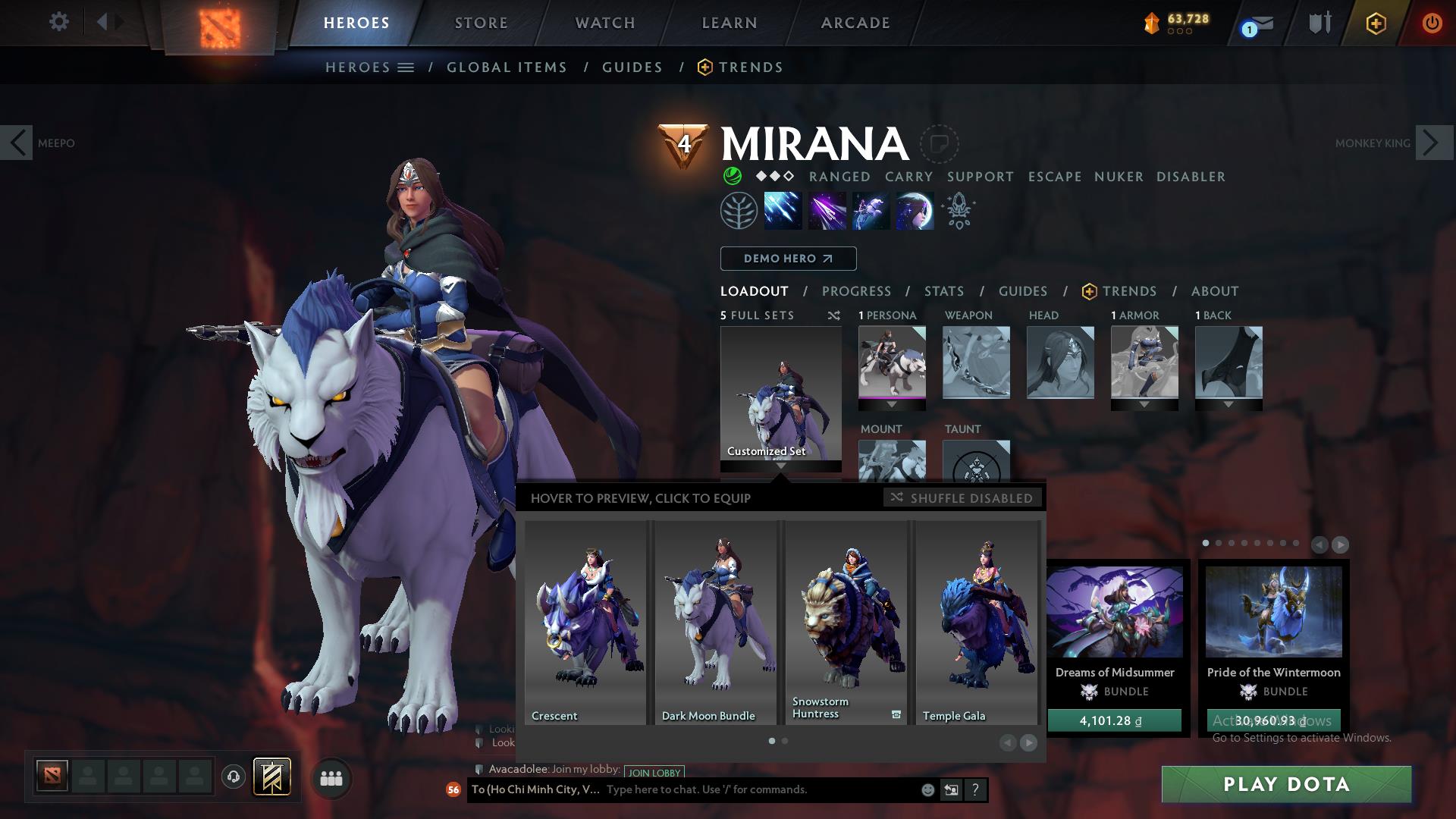Open the Heroes hamburger menu
Viewport: 1456px width, 819px height.
(x=407, y=67)
